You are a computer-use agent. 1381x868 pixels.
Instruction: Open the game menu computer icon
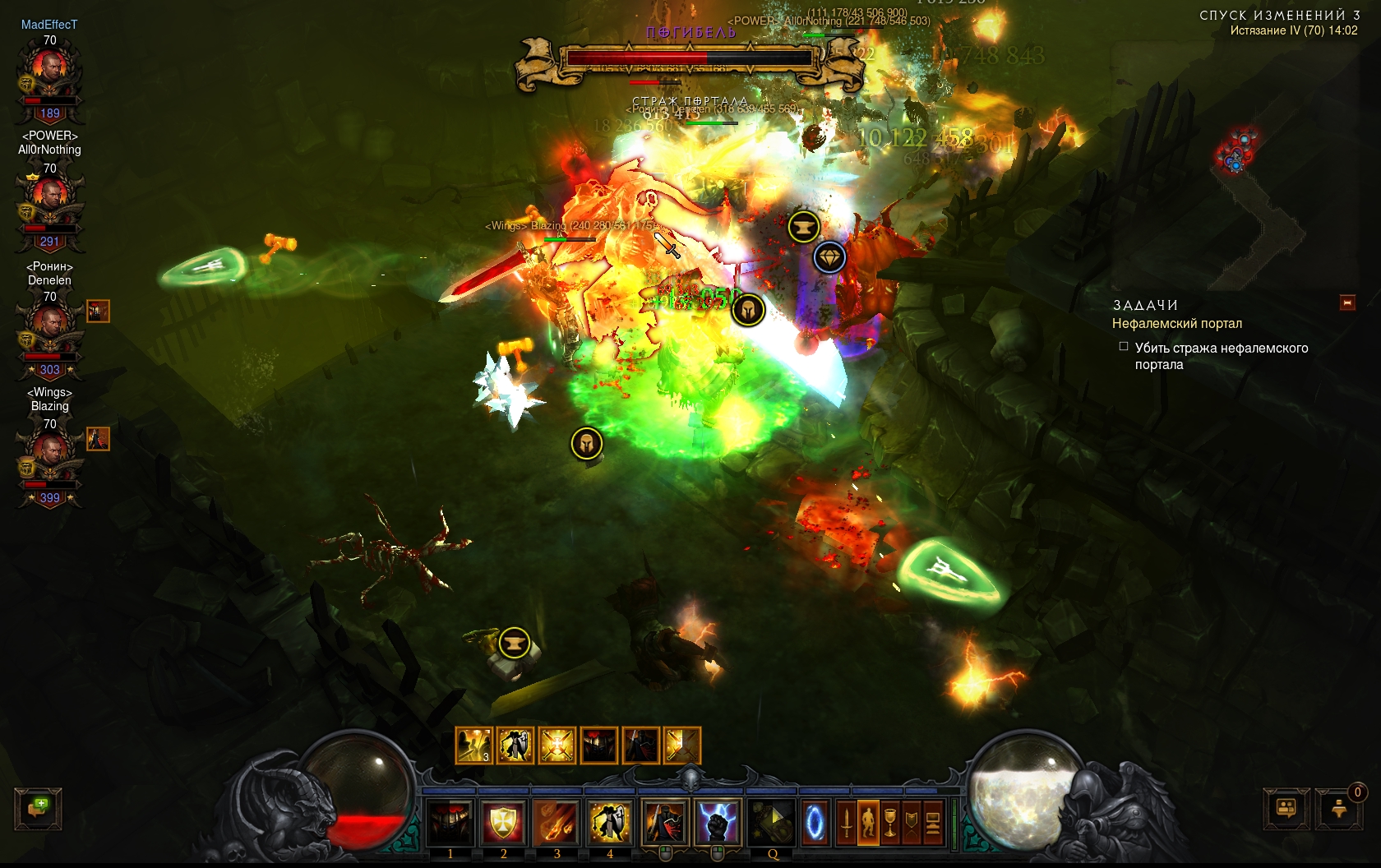[x=933, y=822]
